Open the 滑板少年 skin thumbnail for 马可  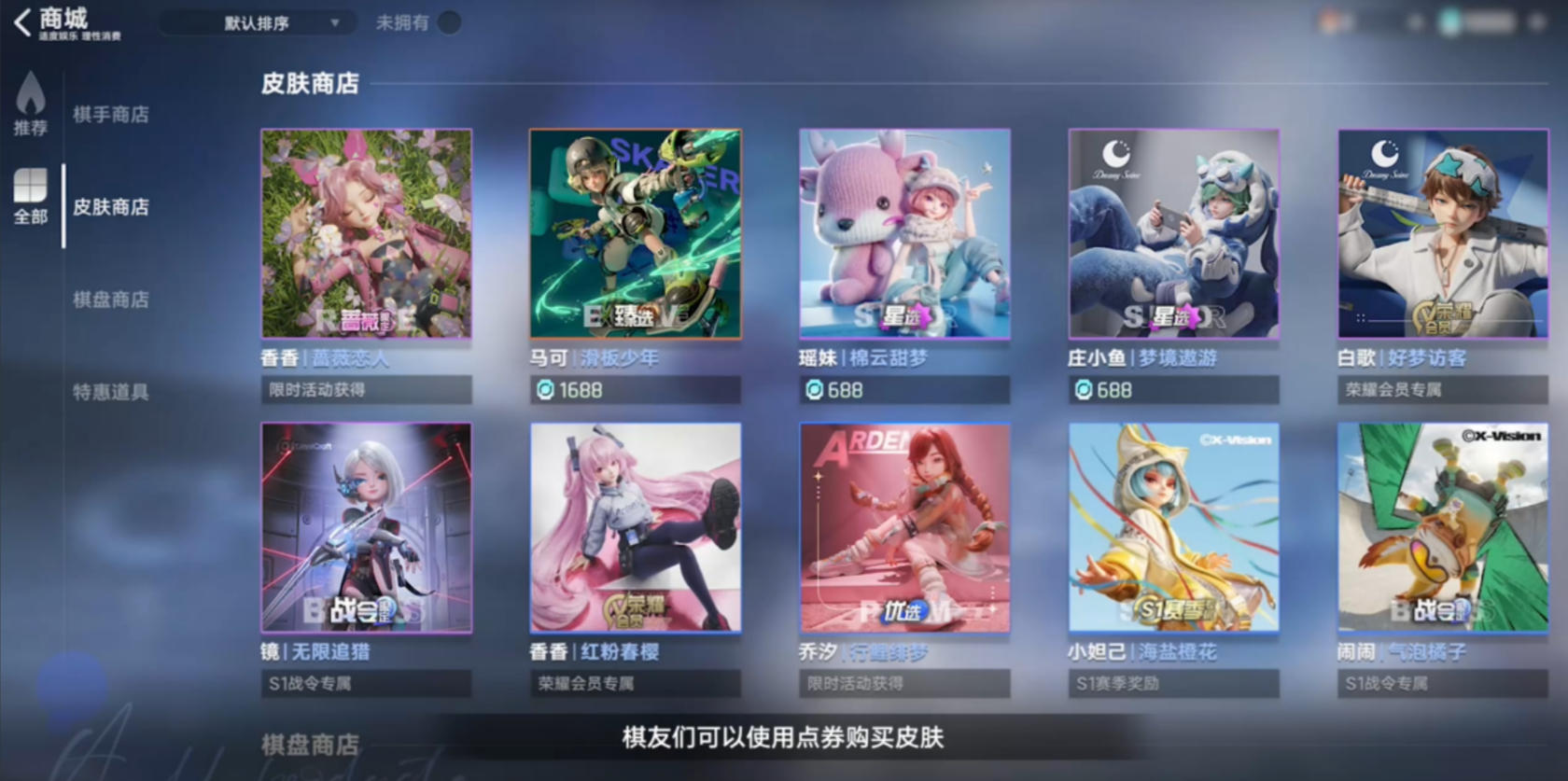636,234
